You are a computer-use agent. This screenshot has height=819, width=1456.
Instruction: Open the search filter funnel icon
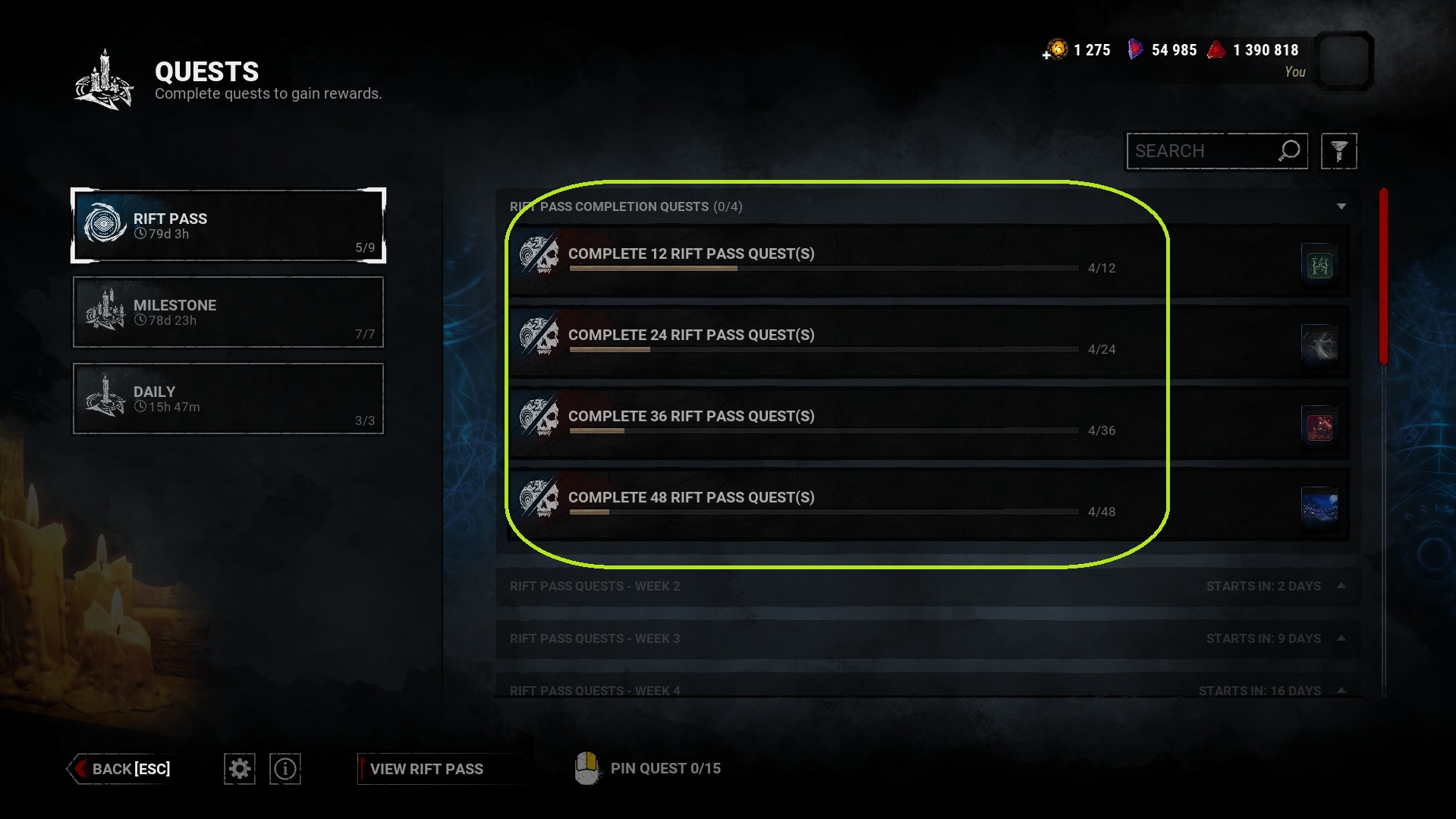click(1338, 151)
